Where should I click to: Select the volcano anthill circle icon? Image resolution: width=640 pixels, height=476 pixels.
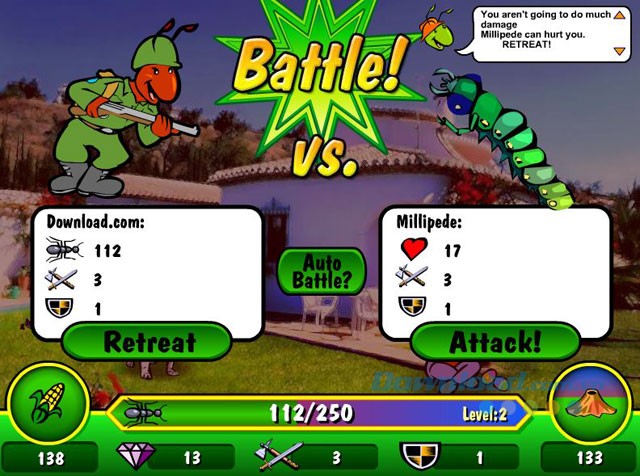pyautogui.click(x=592, y=402)
